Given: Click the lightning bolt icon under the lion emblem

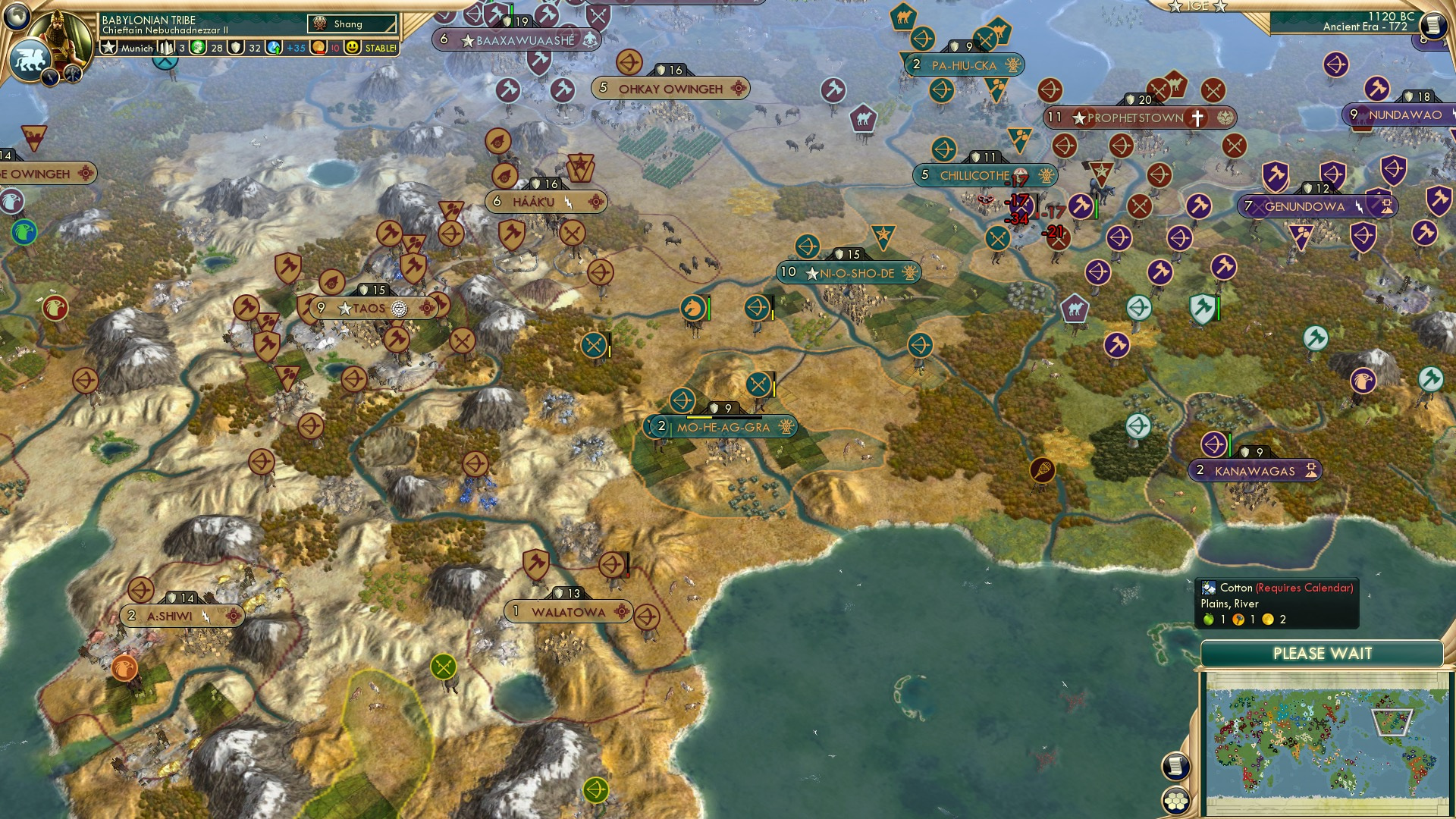Looking at the screenshot, I should (x=49, y=77).
